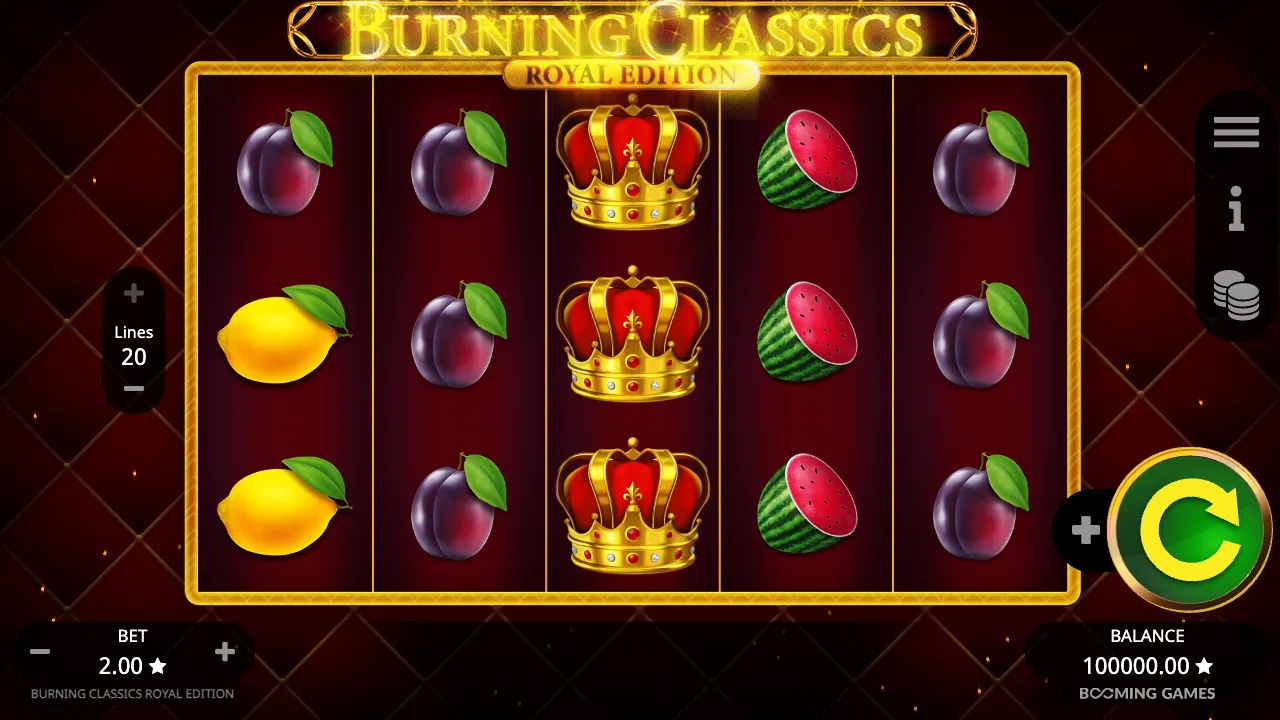Image resolution: width=1280 pixels, height=720 pixels.
Task: Increase the bet amount
Action: 224,651
